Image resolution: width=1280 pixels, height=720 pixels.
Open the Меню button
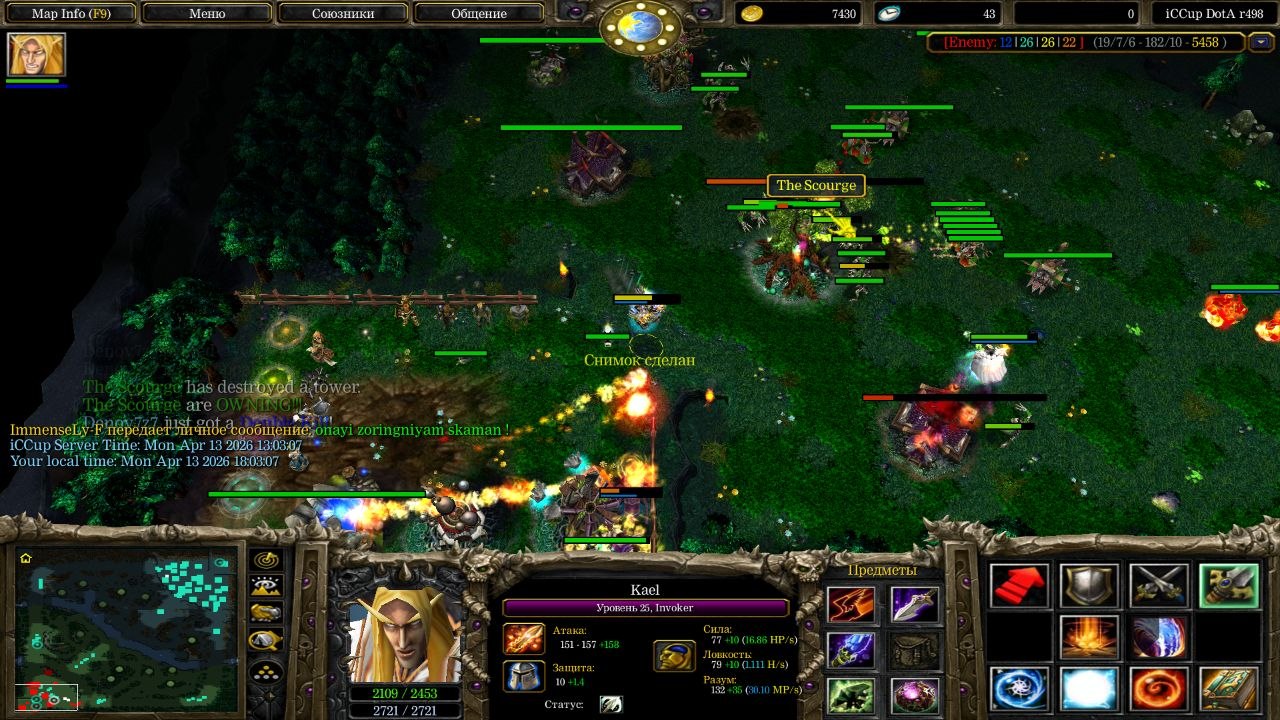[207, 14]
